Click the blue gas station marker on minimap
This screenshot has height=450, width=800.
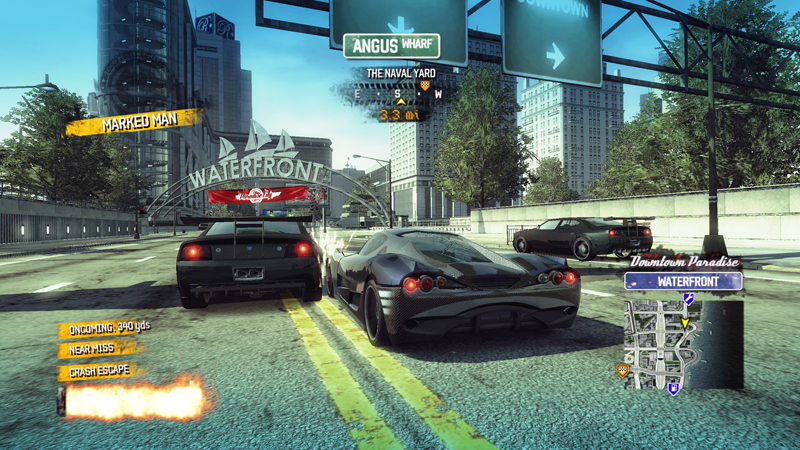(x=674, y=389)
